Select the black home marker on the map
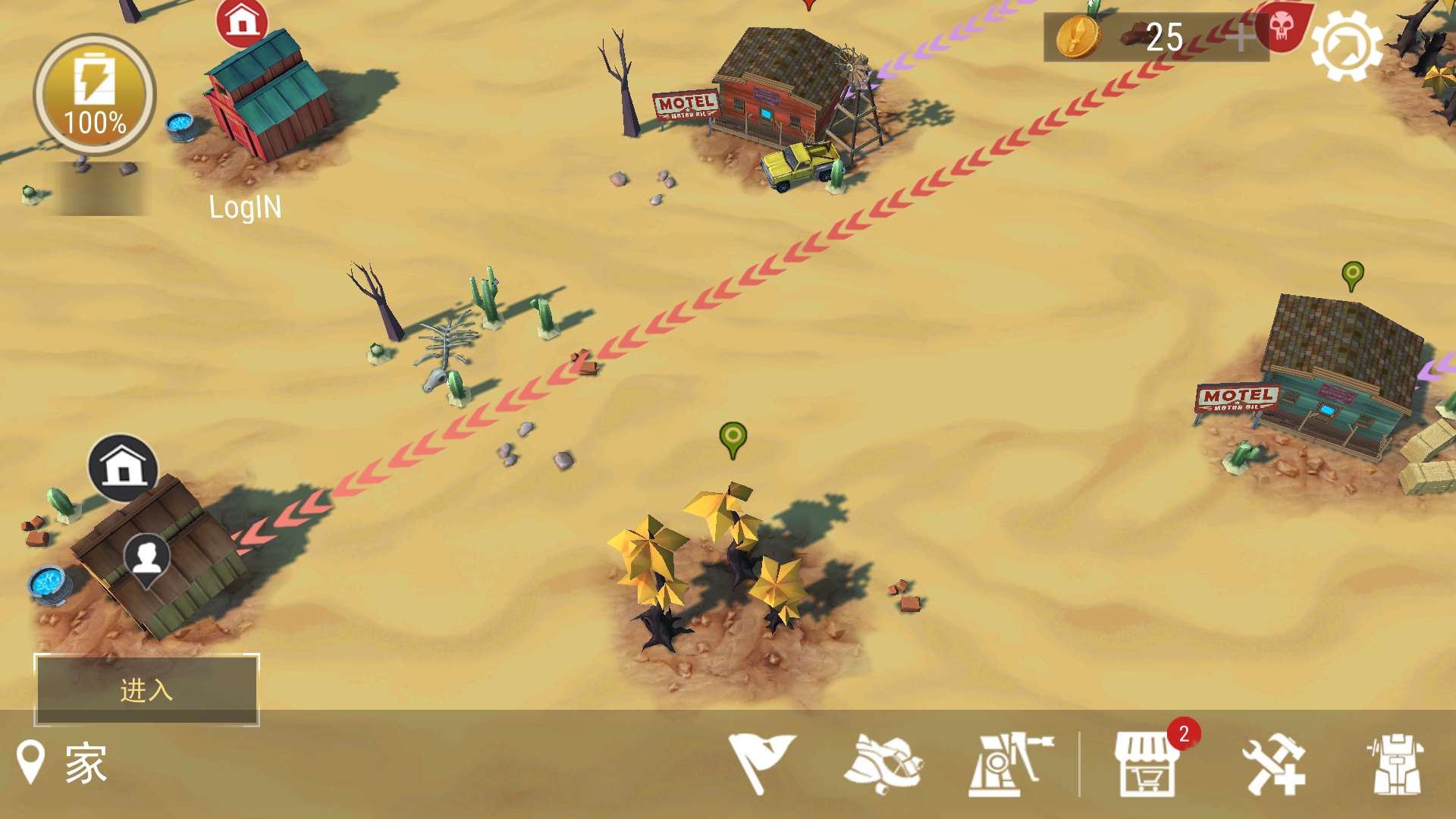Viewport: 1456px width, 819px height. [x=123, y=467]
